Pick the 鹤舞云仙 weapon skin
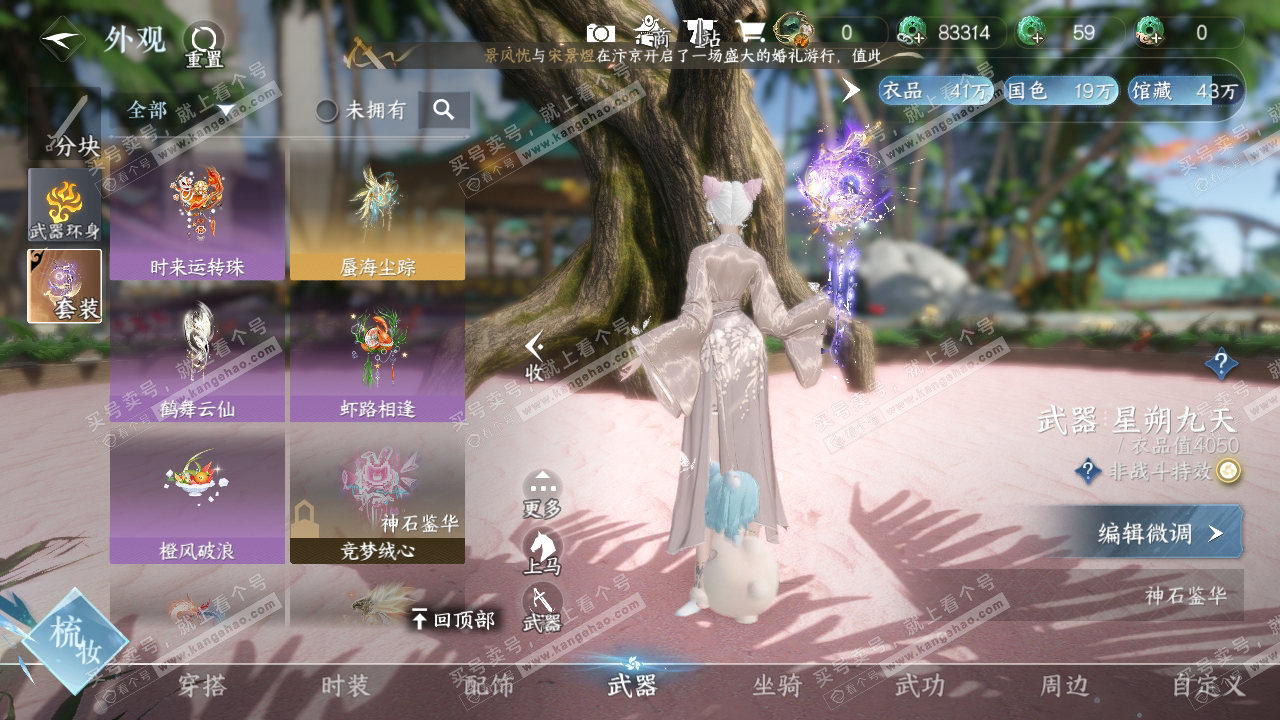The width and height of the screenshot is (1280, 720). click(197, 358)
